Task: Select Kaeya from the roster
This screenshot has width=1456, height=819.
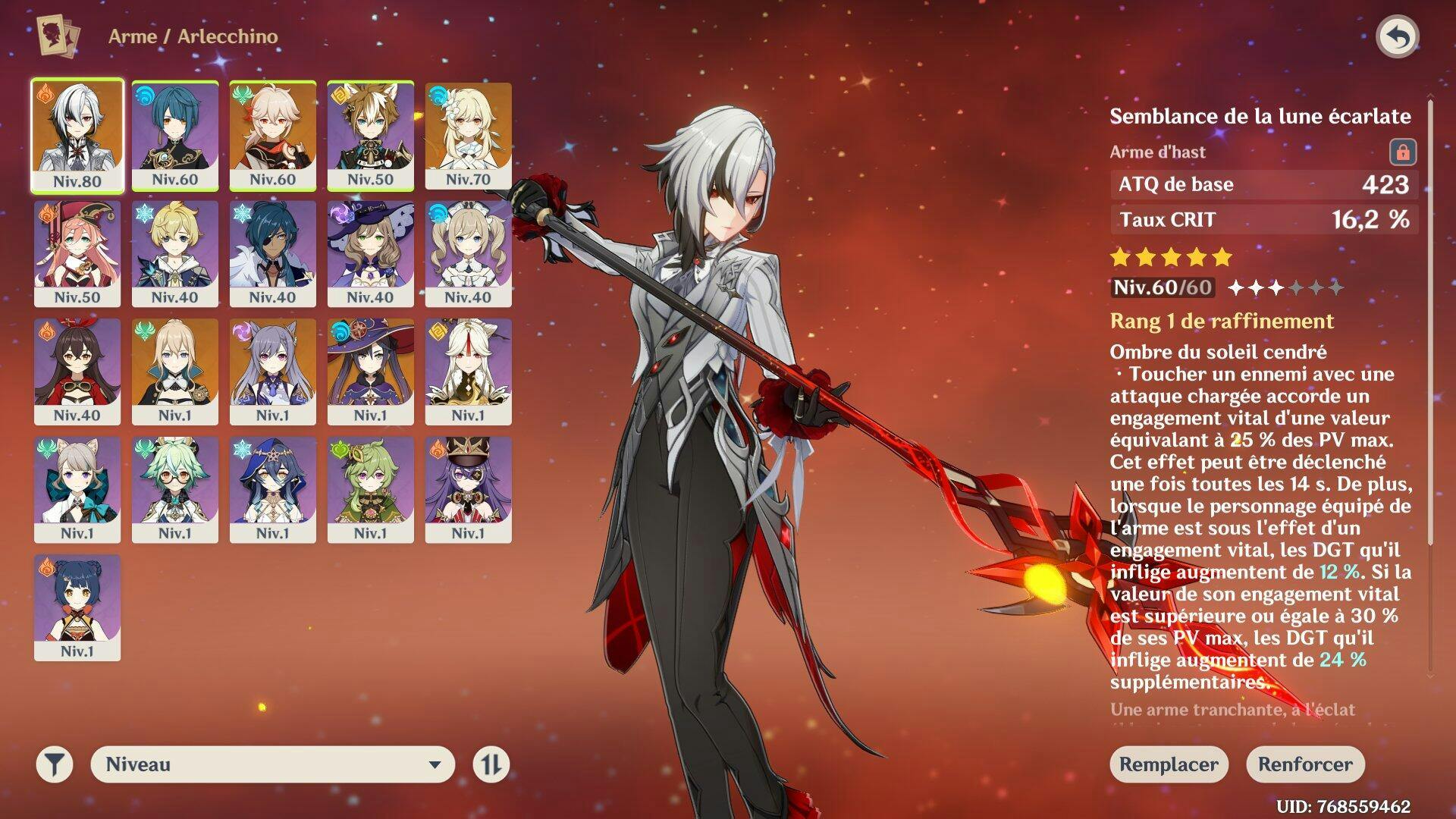Action: (x=273, y=253)
